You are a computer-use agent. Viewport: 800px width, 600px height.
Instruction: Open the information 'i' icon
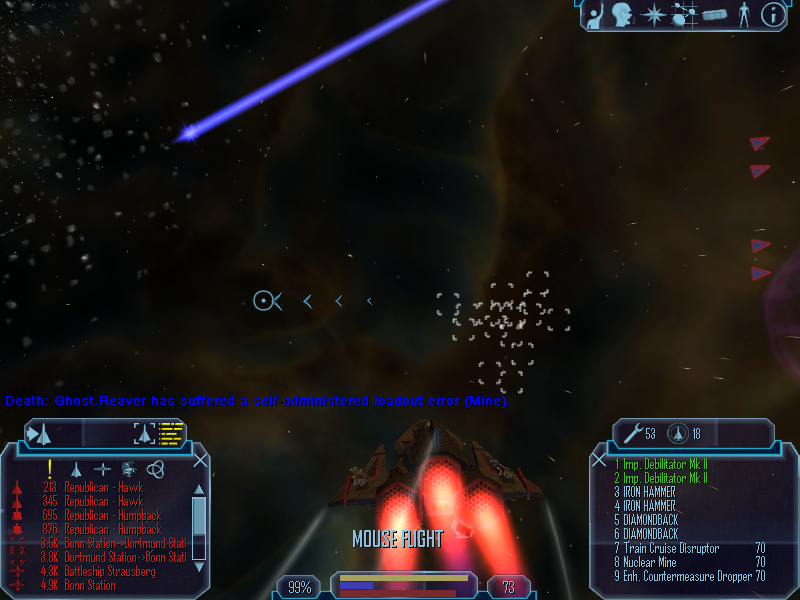click(x=772, y=14)
